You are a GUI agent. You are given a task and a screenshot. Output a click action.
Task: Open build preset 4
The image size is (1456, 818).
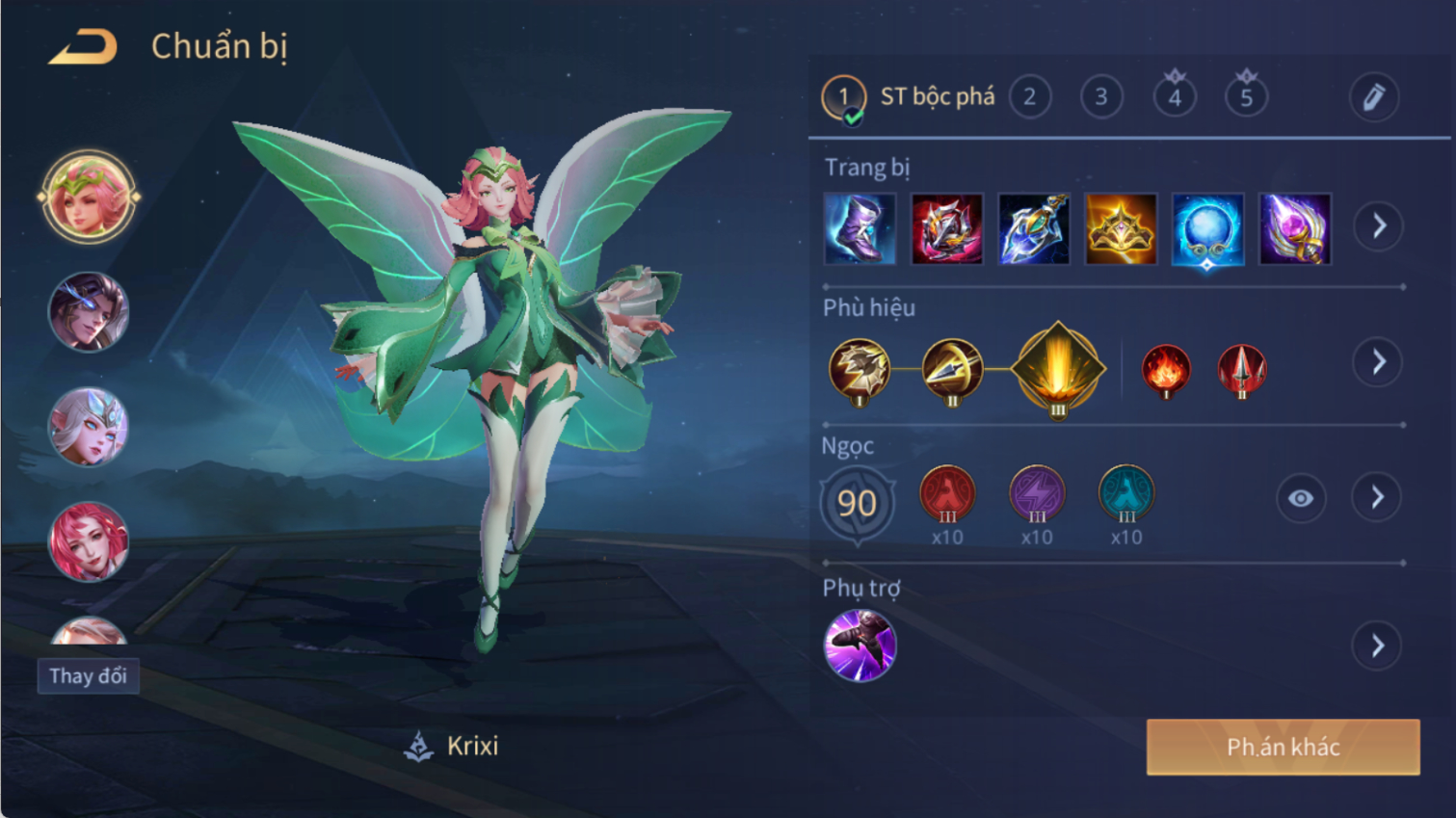pyautogui.click(x=1174, y=97)
